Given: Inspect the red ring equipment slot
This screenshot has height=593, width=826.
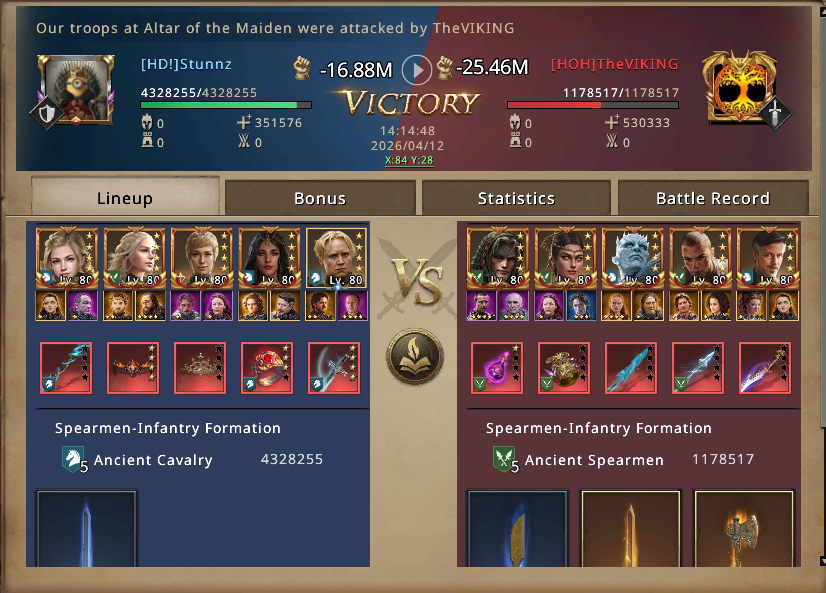Looking at the screenshot, I should [267, 367].
